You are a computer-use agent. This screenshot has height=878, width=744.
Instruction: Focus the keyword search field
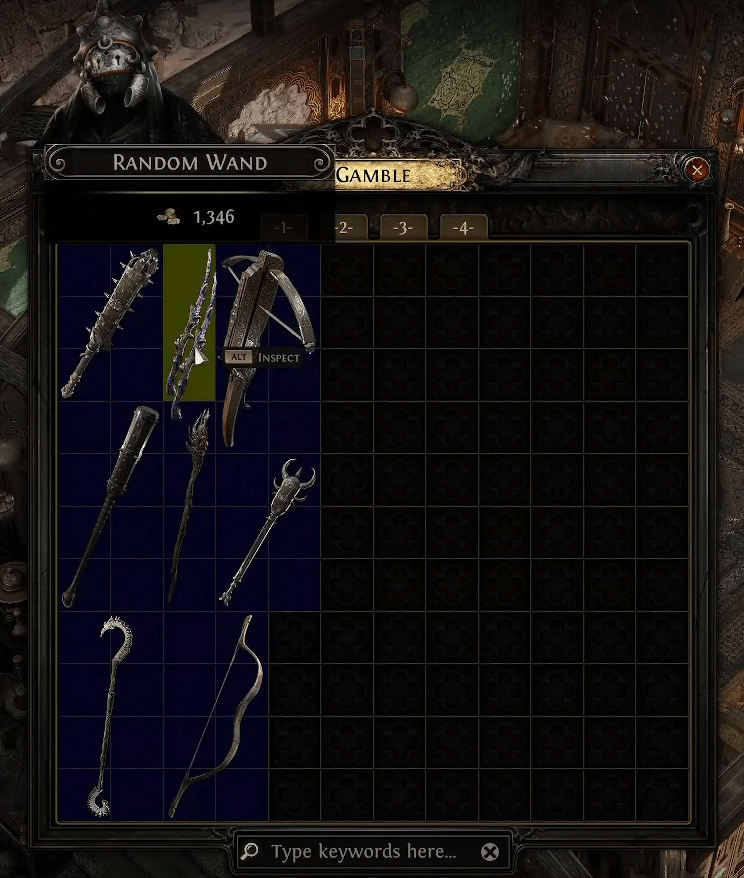pyautogui.click(x=364, y=852)
